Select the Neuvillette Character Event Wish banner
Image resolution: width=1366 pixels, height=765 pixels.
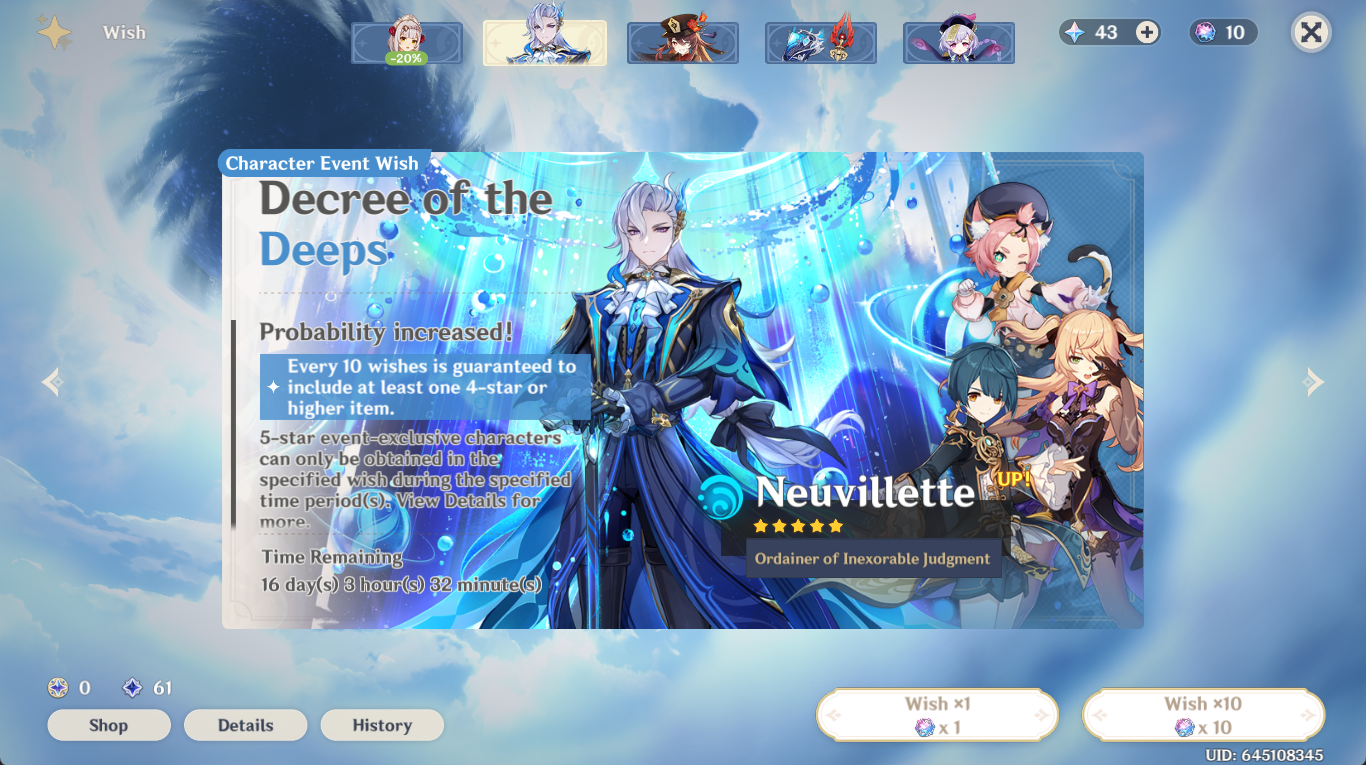coord(544,43)
